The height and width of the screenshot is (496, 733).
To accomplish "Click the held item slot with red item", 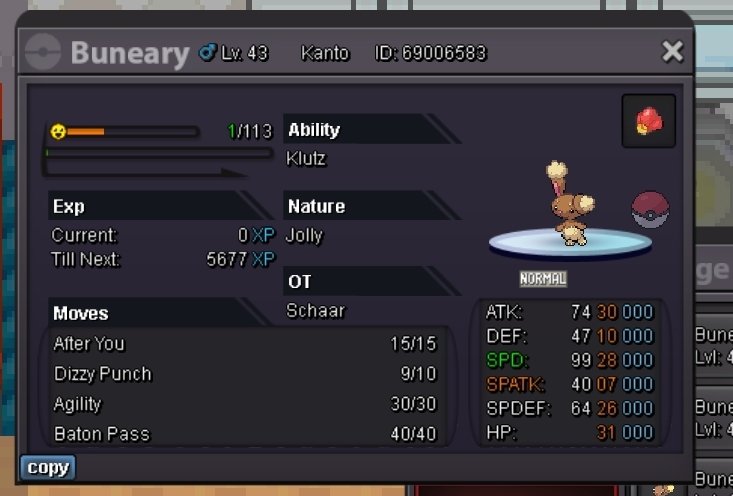I will pos(648,122).
